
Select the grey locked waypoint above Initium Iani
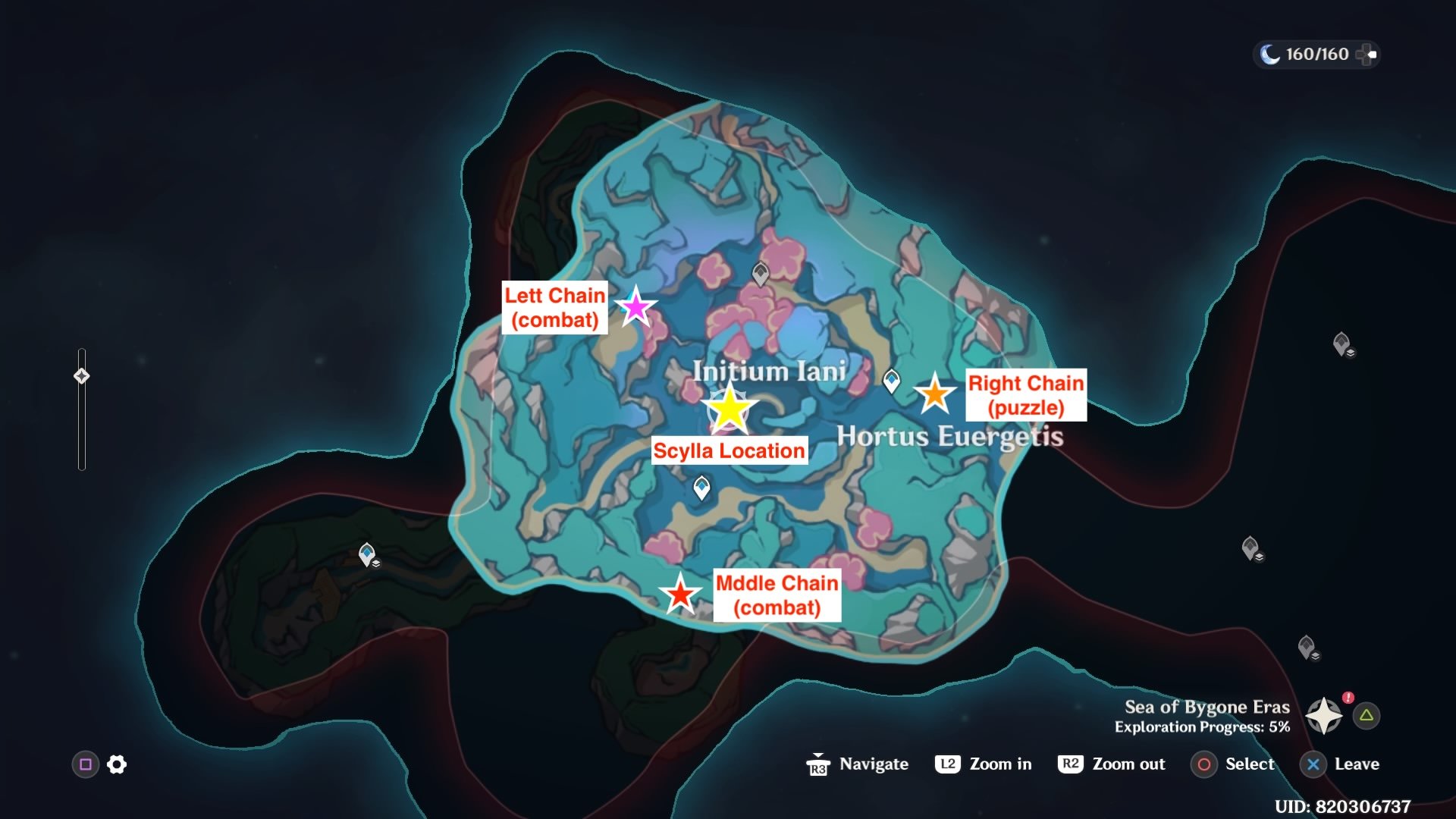pyautogui.click(x=761, y=273)
